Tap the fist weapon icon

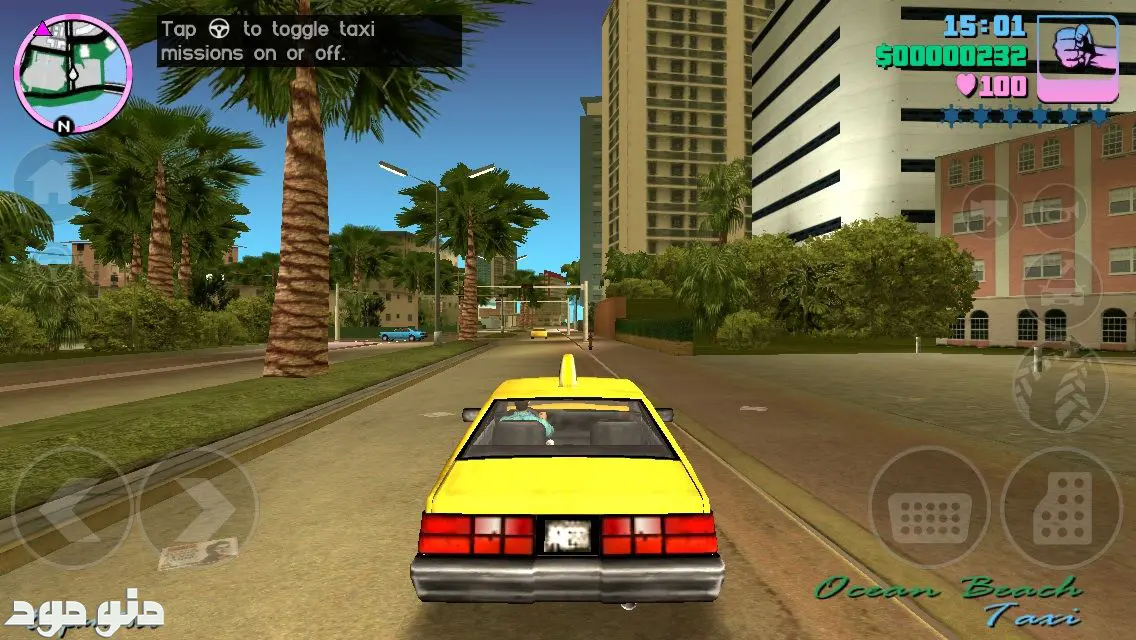[1077, 58]
